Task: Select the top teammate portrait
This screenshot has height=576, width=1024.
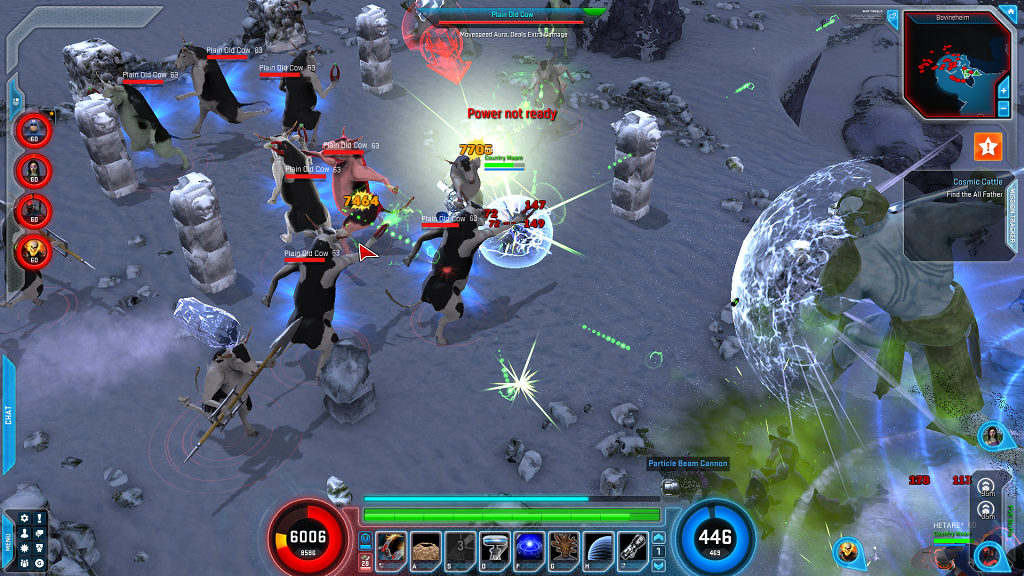Action: pyautogui.click(x=33, y=128)
